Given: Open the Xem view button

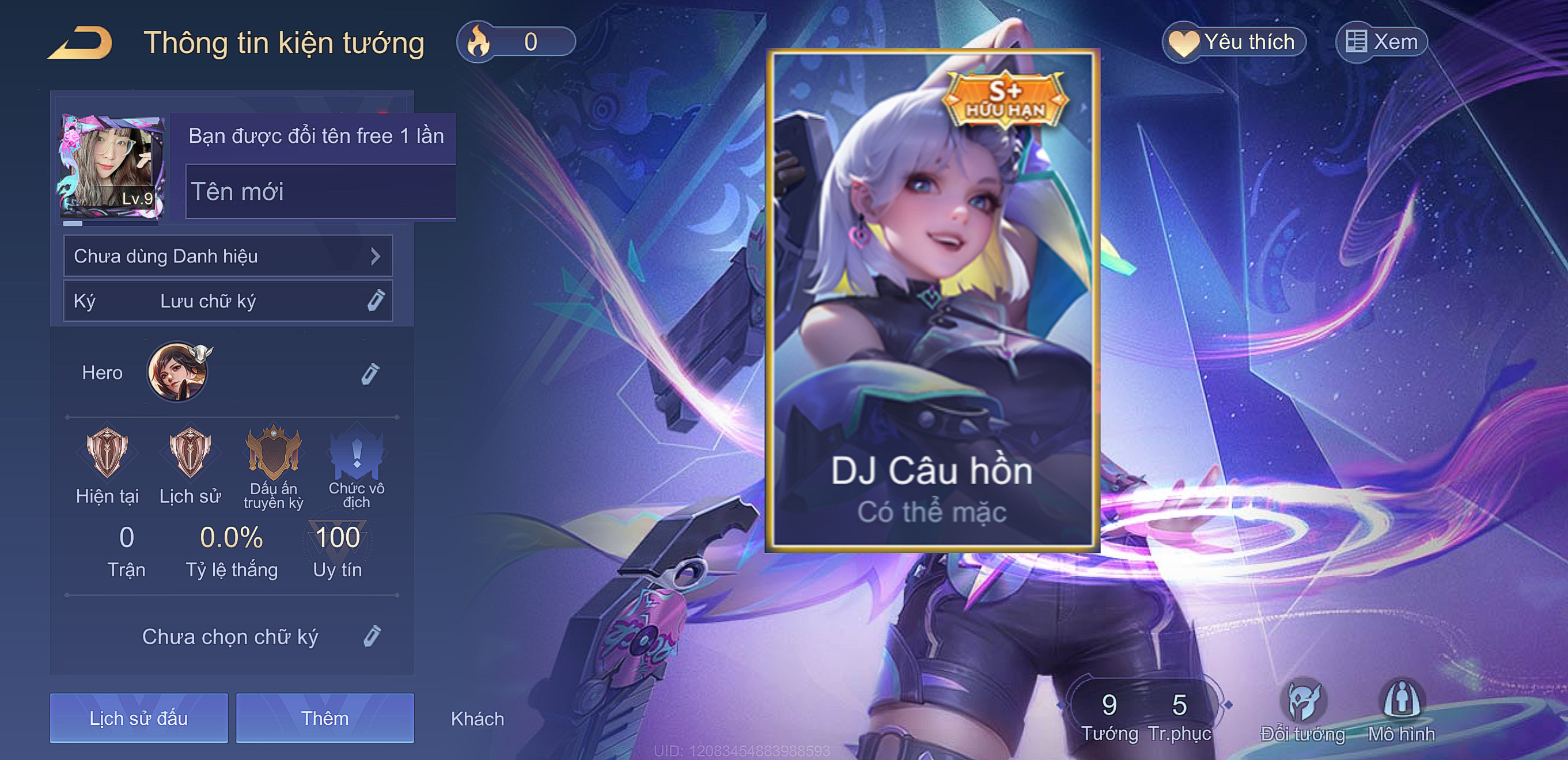Looking at the screenshot, I should pyautogui.click(x=1381, y=43).
